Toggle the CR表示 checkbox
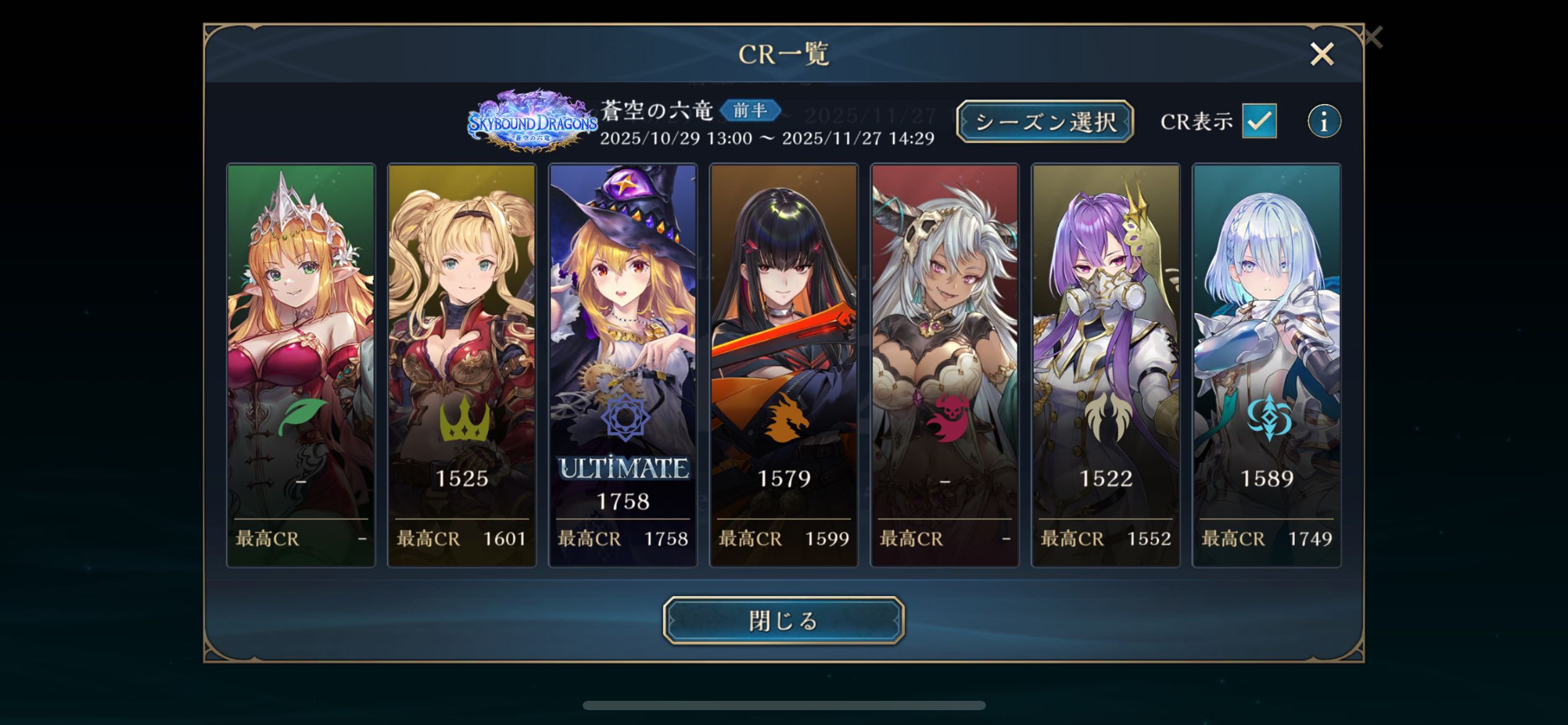1568x725 pixels. click(1259, 121)
